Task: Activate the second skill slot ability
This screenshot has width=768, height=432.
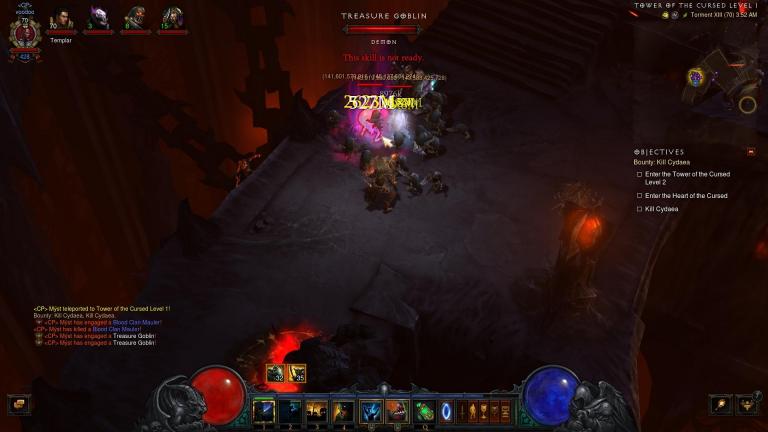Action: (x=289, y=410)
